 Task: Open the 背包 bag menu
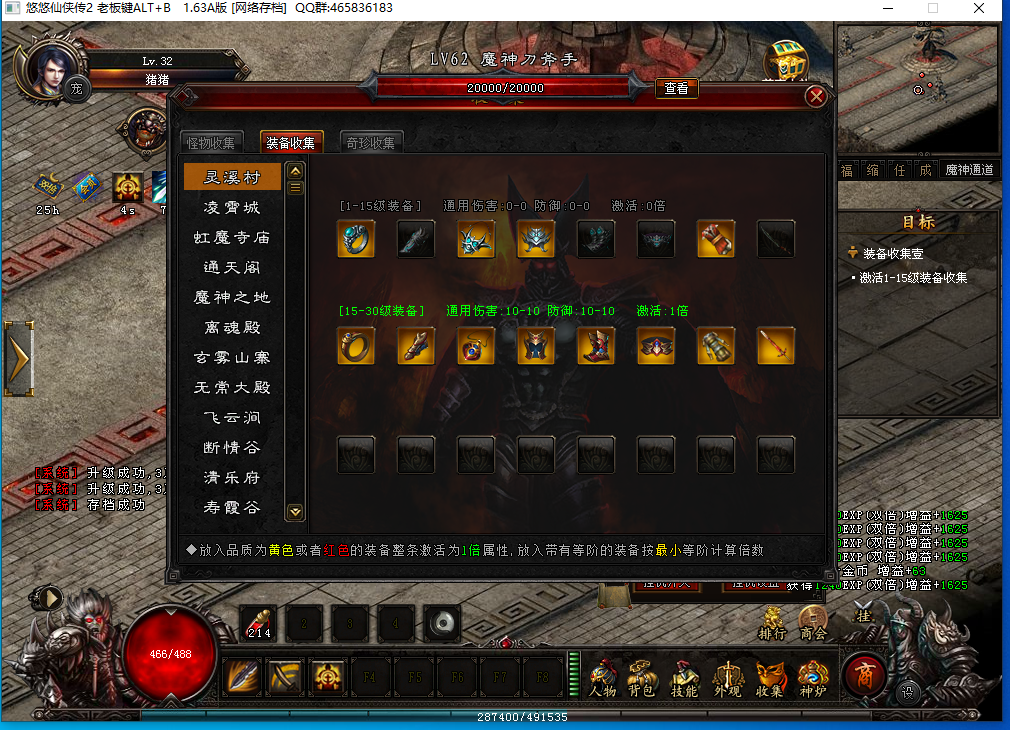click(x=642, y=678)
